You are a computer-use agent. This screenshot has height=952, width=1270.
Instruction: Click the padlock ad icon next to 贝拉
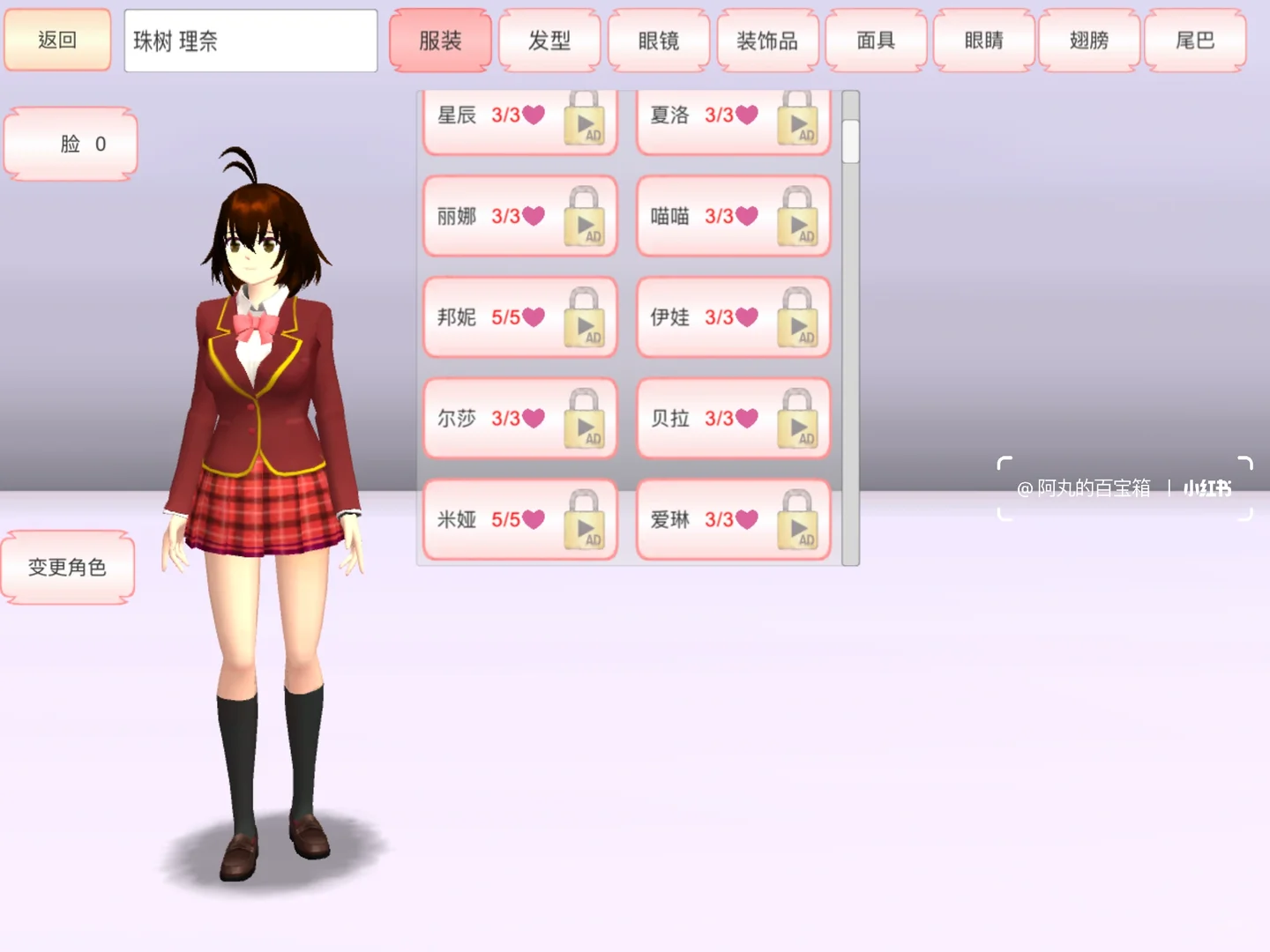(799, 419)
